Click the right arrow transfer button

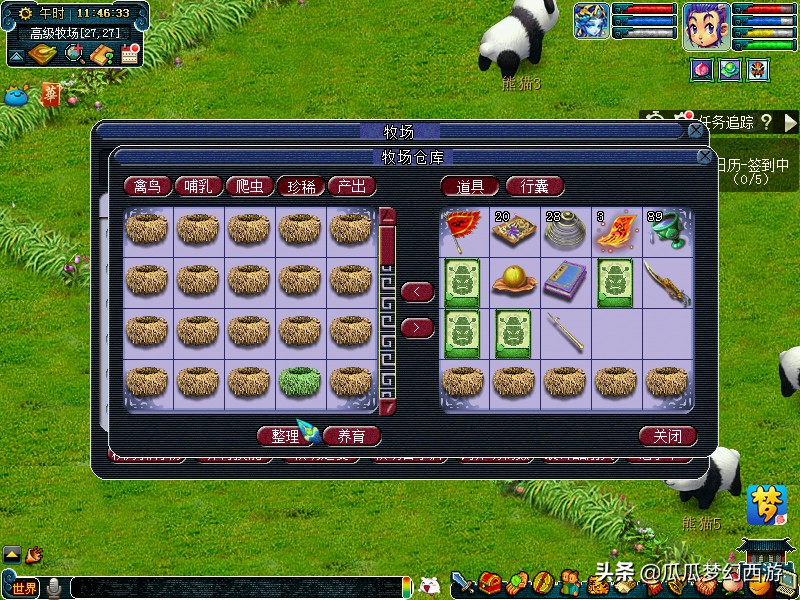pos(417,327)
